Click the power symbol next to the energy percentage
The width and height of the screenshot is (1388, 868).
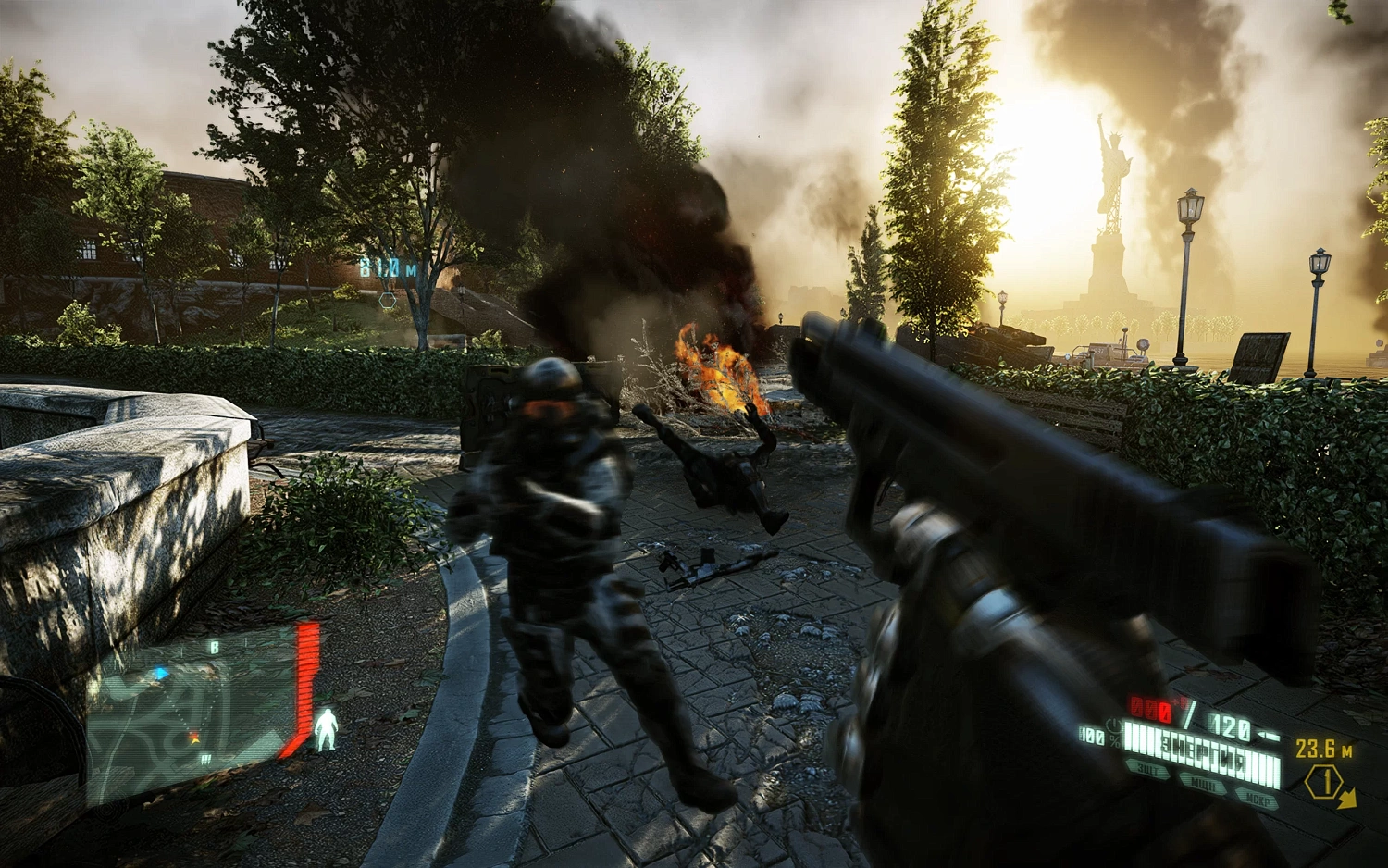pyautogui.click(x=1113, y=726)
